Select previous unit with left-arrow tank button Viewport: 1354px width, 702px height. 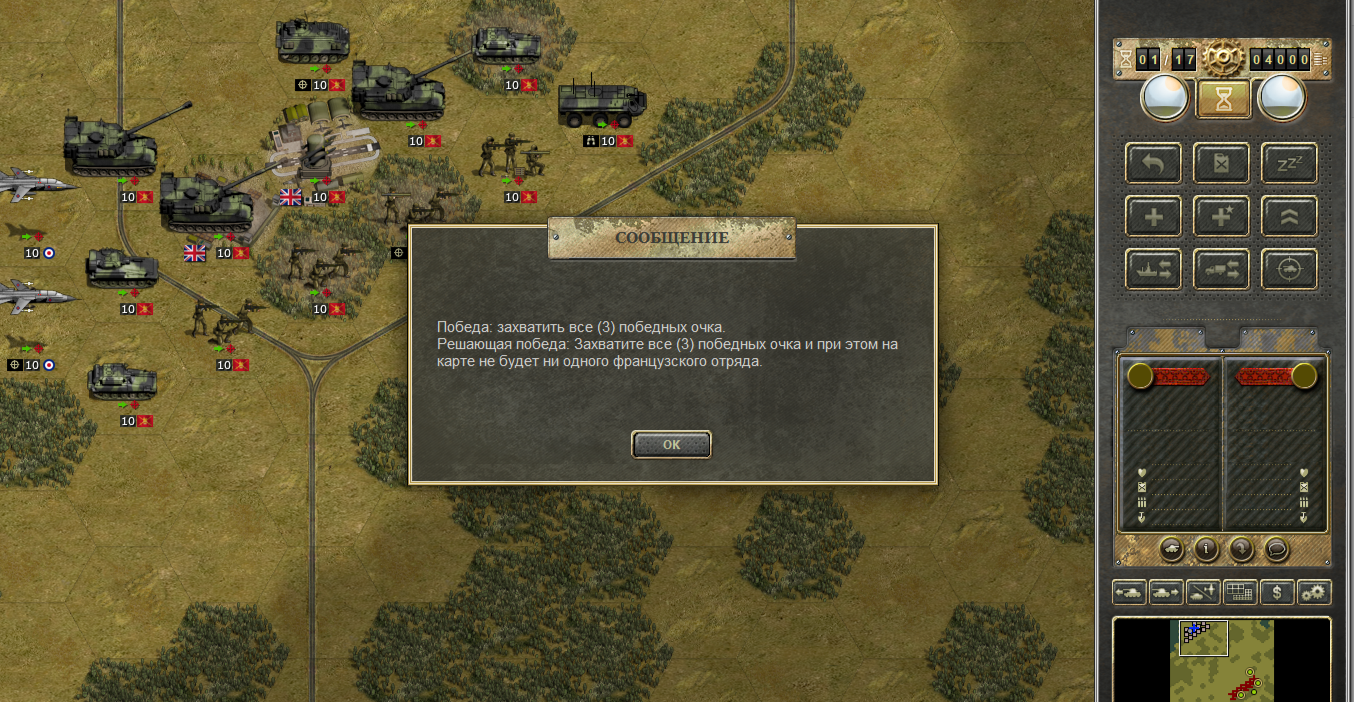click(1129, 592)
